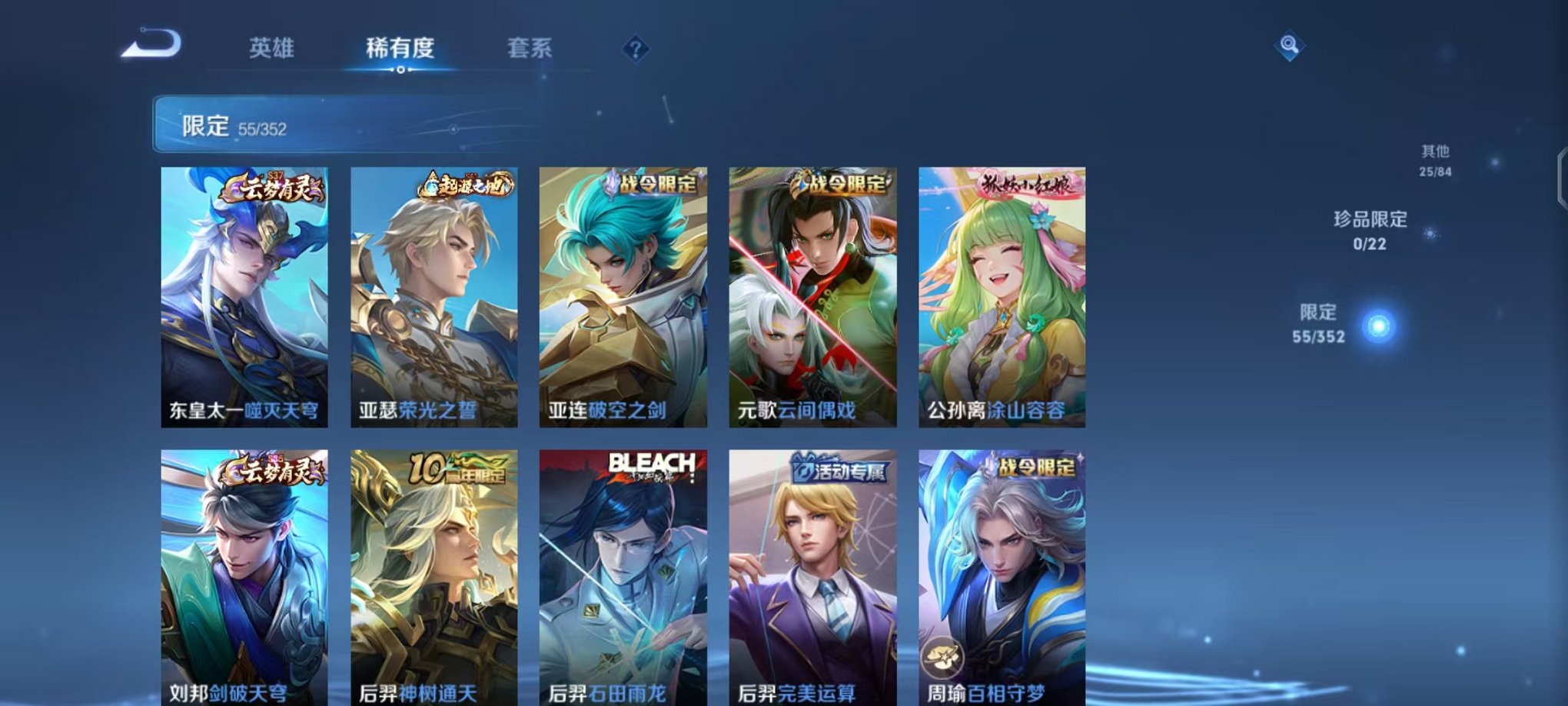This screenshot has height=706, width=1568.
Task: Open the help question mark icon
Action: [x=635, y=49]
